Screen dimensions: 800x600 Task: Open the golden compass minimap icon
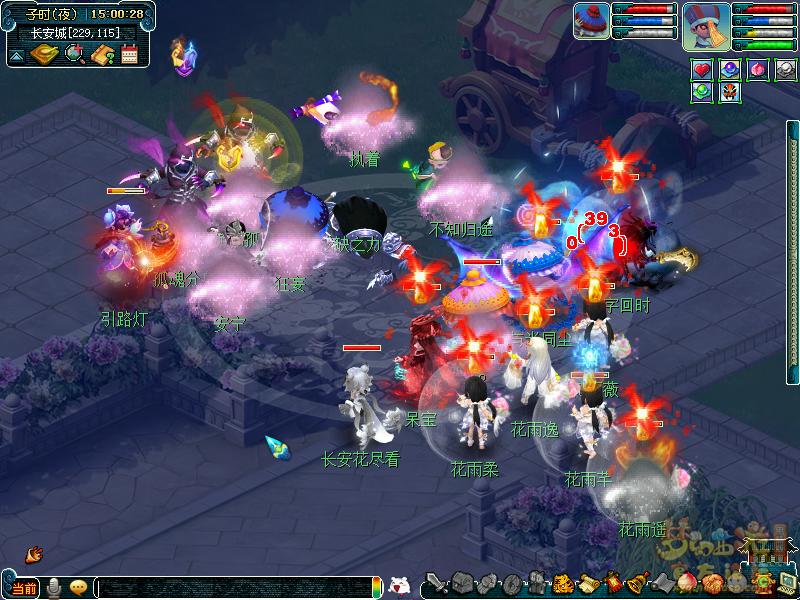(x=44, y=55)
